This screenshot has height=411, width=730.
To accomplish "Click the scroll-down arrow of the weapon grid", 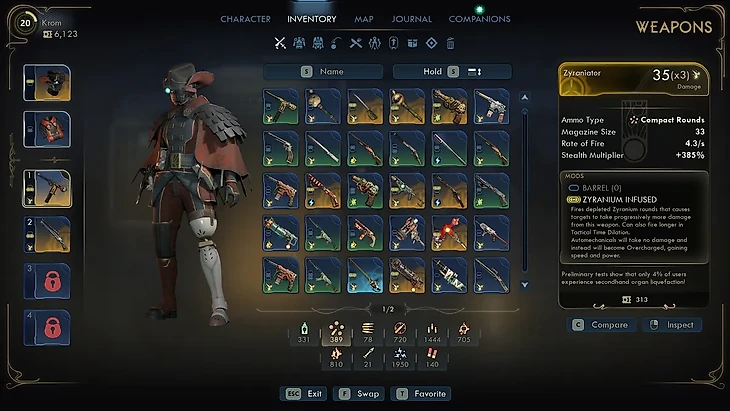I will point(524,286).
